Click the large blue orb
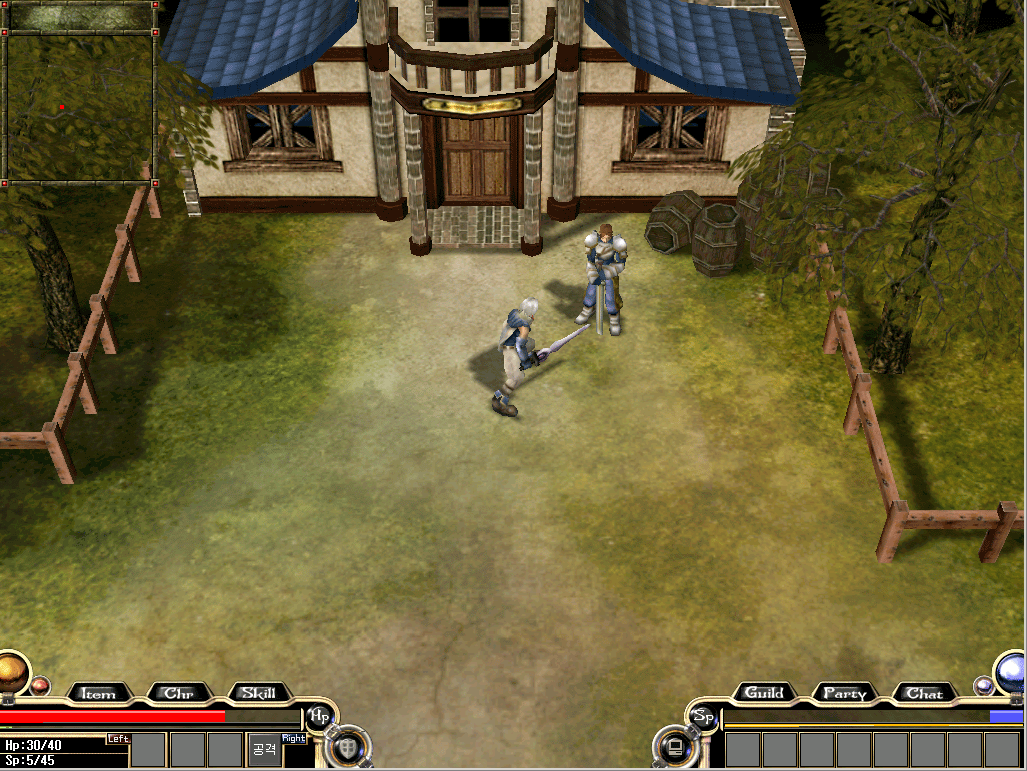This screenshot has height=771, width=1027. (x=1012, y=670)
